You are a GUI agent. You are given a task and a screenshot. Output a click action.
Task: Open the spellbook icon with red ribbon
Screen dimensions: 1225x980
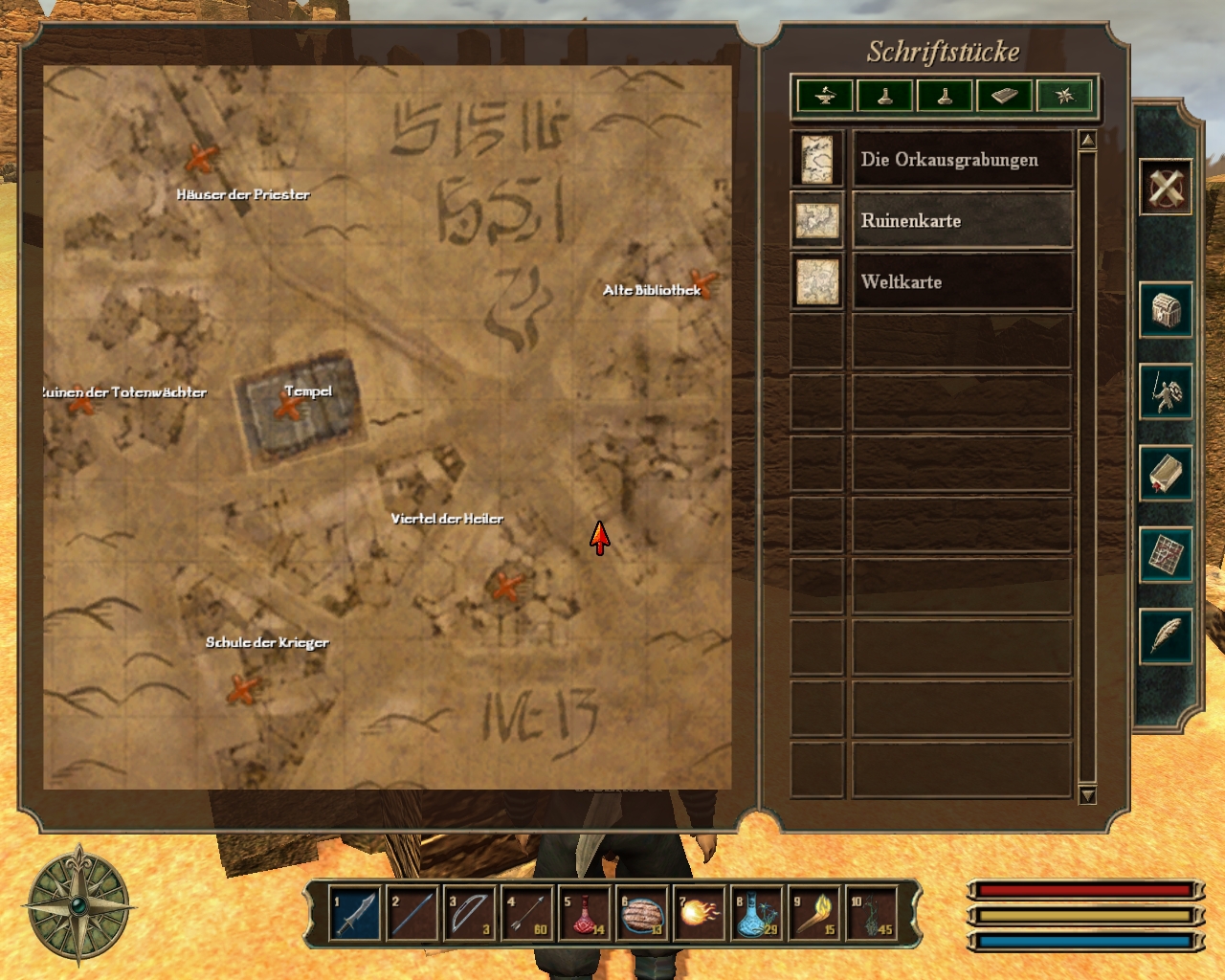1166,473
